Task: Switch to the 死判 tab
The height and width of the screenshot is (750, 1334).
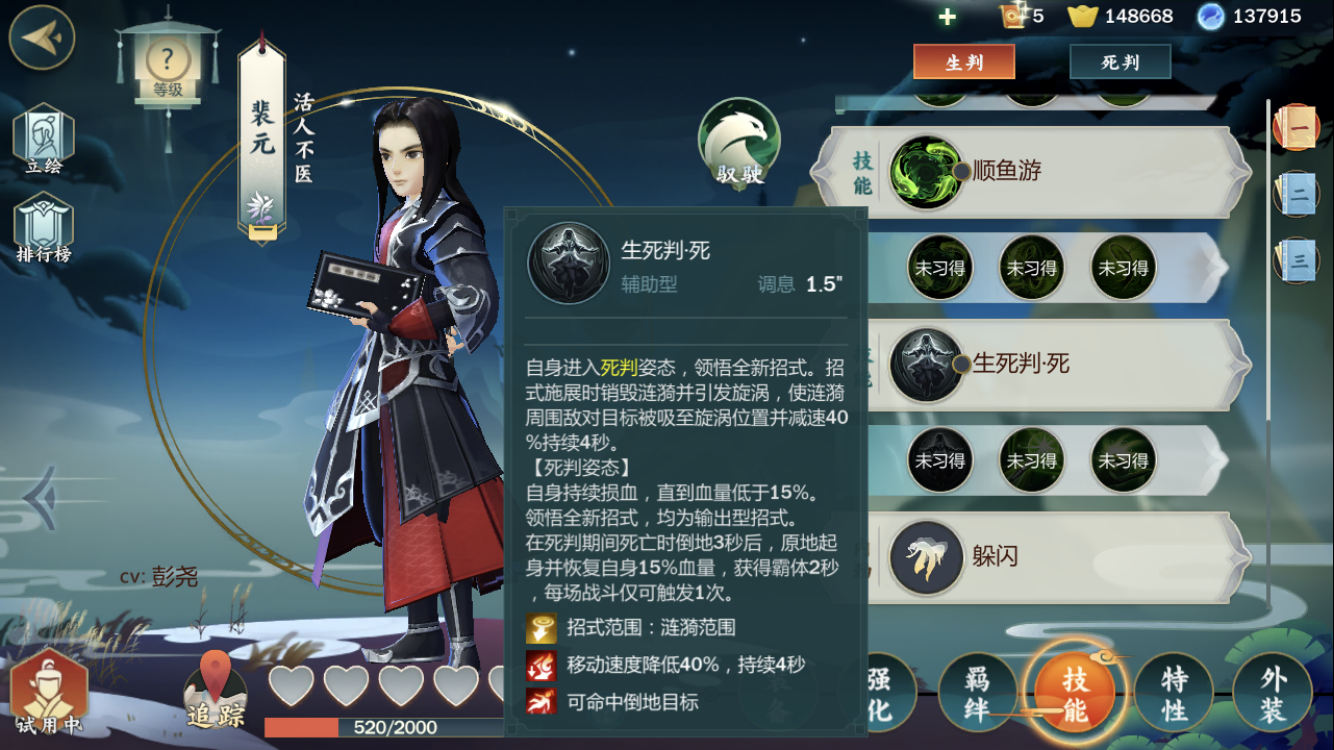Action: click(x=1120, y=62)
